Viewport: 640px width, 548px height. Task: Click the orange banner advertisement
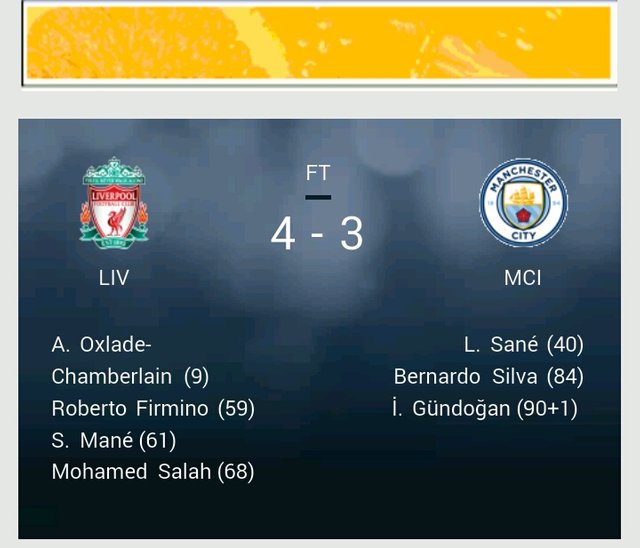318,42
